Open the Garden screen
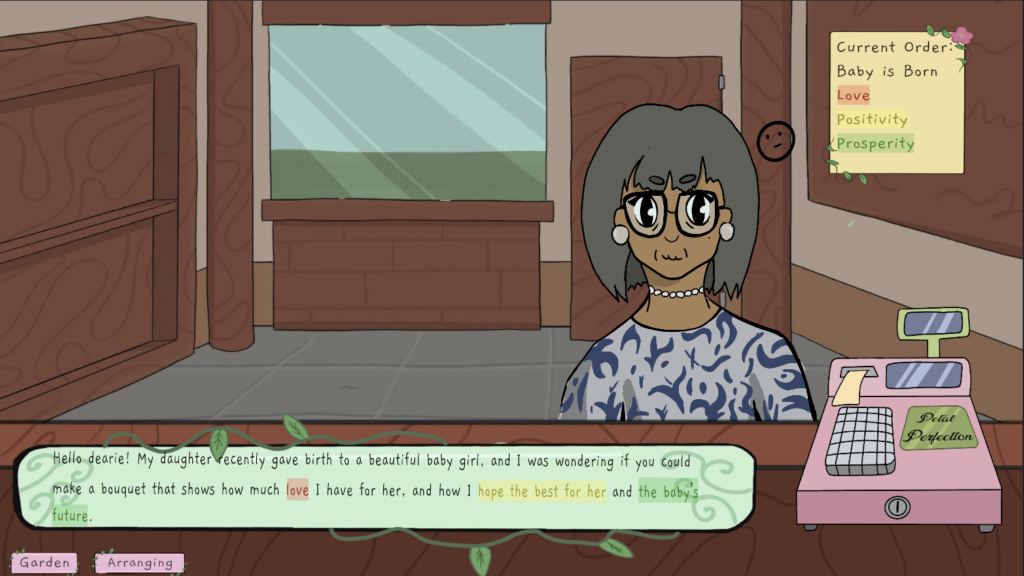This screenshot has width=1024, height=576. point(45,563)
